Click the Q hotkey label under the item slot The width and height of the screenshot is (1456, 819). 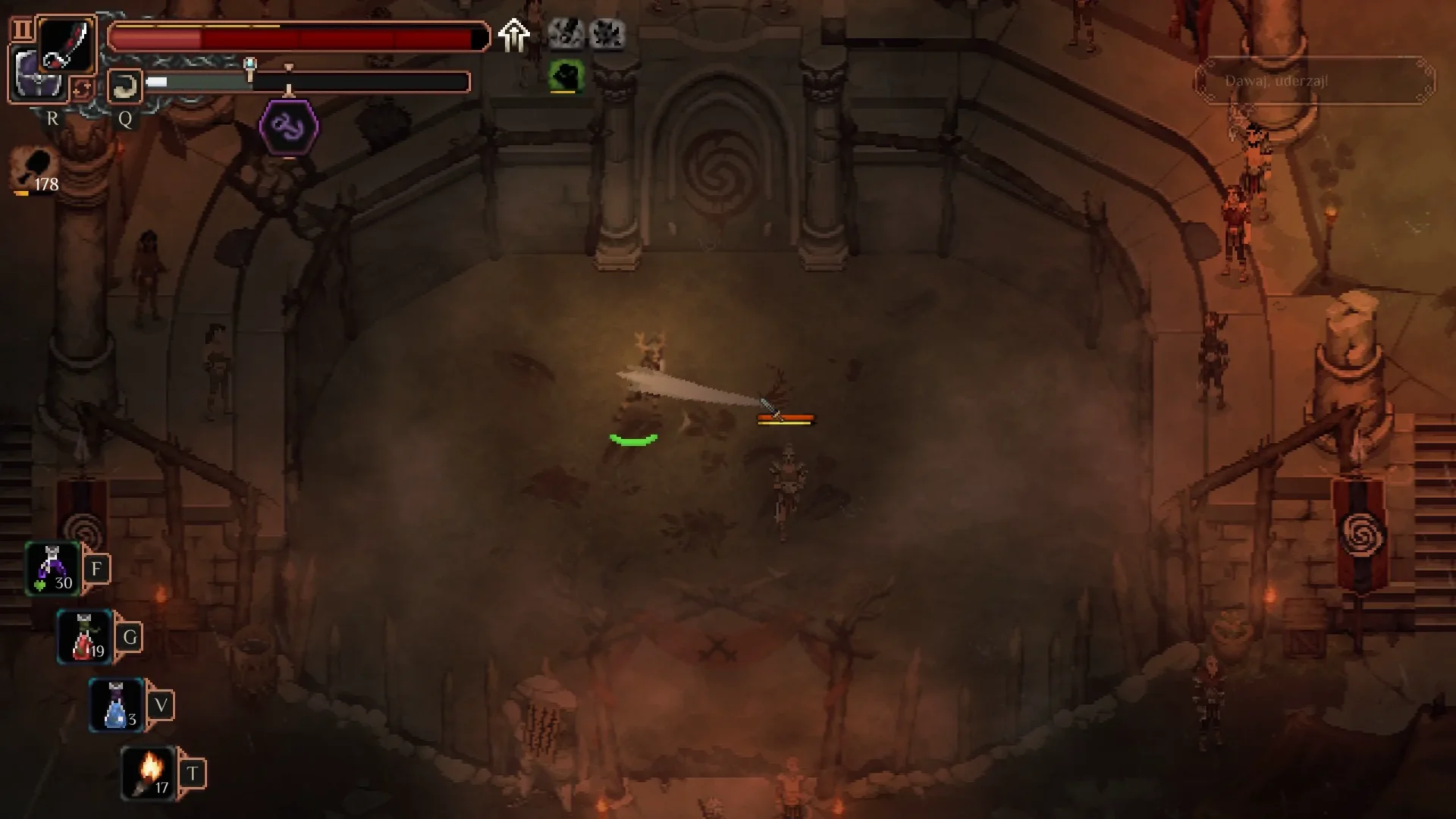tap(125, 119)
